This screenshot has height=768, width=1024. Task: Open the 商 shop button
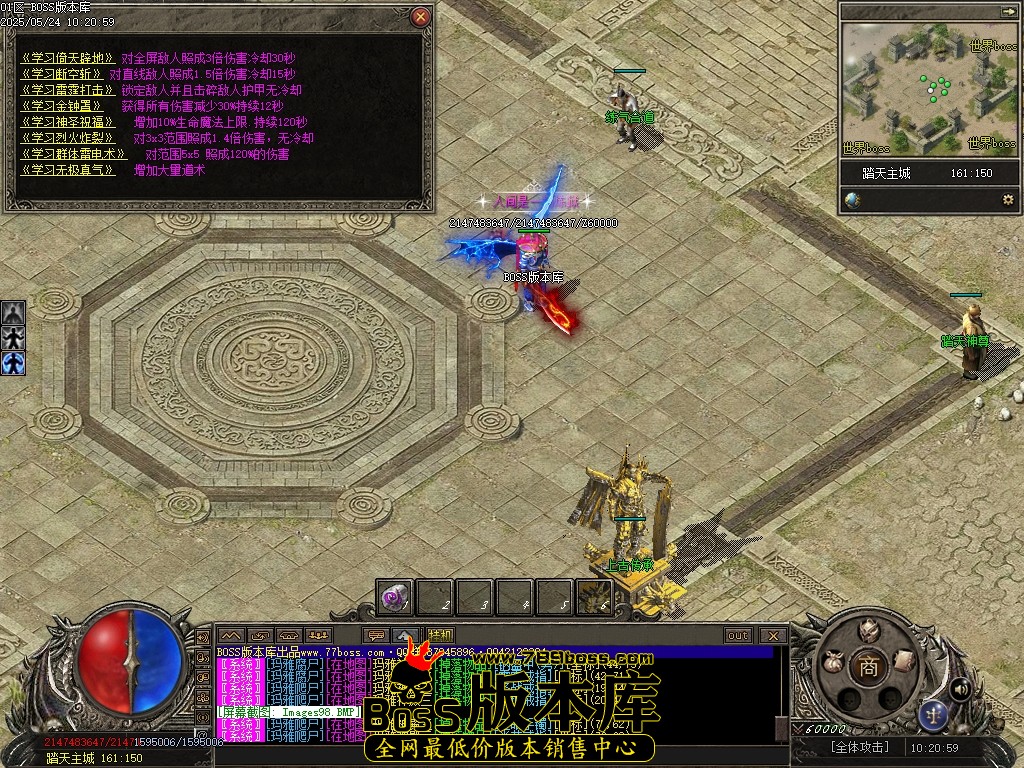[x=868, y=669]
